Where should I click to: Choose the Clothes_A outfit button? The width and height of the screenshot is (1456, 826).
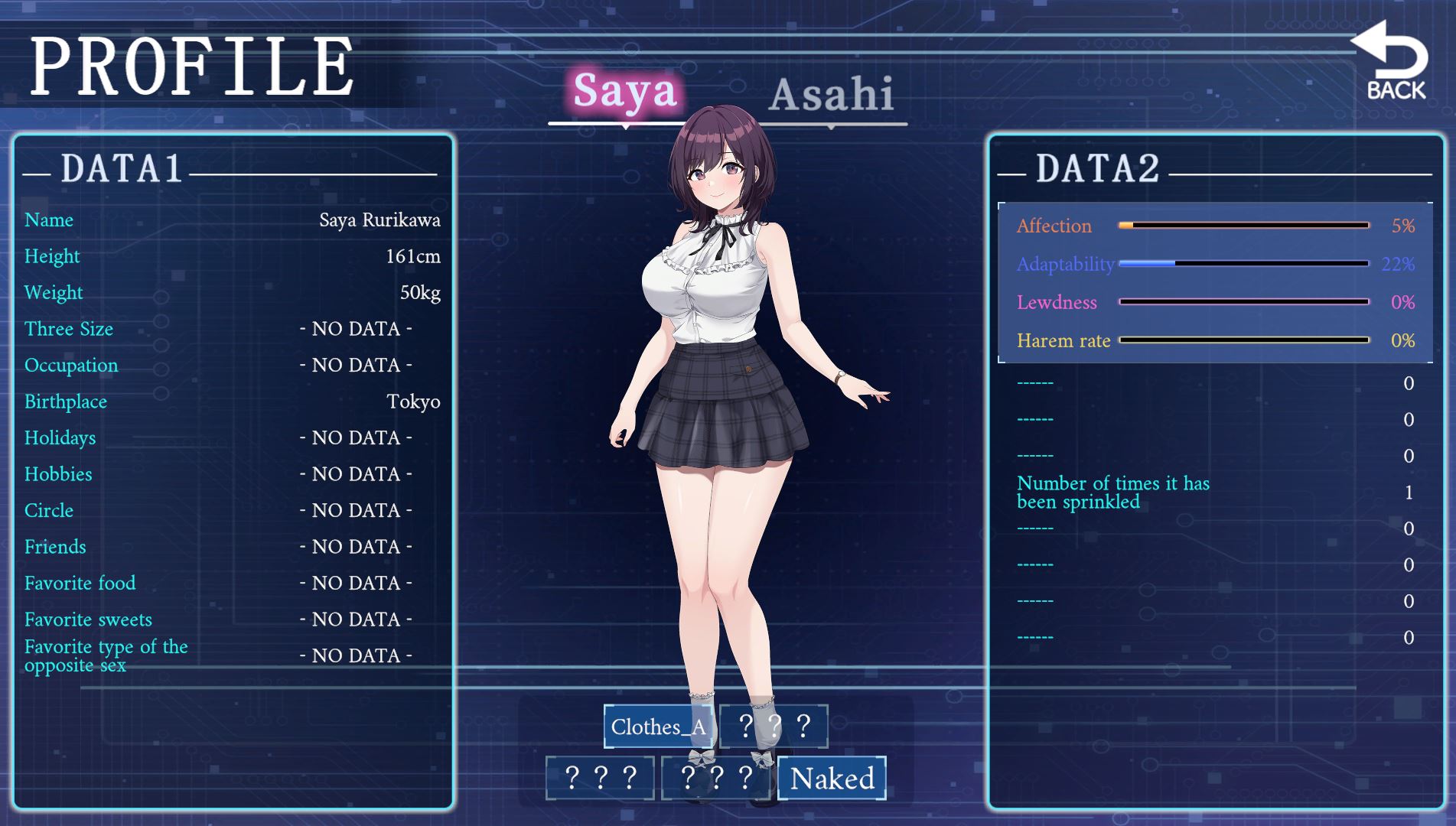point(658,727)
